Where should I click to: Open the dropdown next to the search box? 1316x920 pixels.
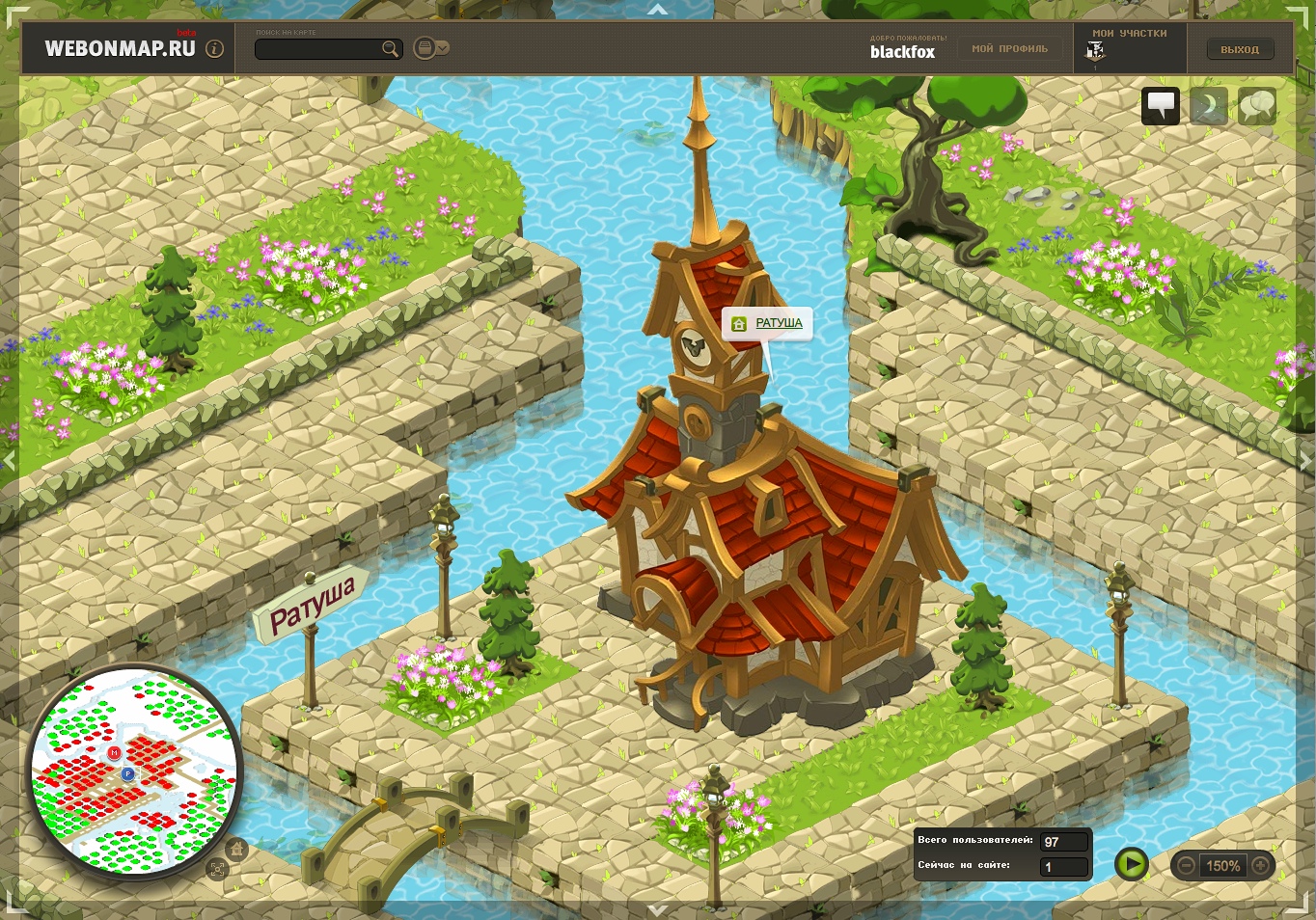point(430,48)
